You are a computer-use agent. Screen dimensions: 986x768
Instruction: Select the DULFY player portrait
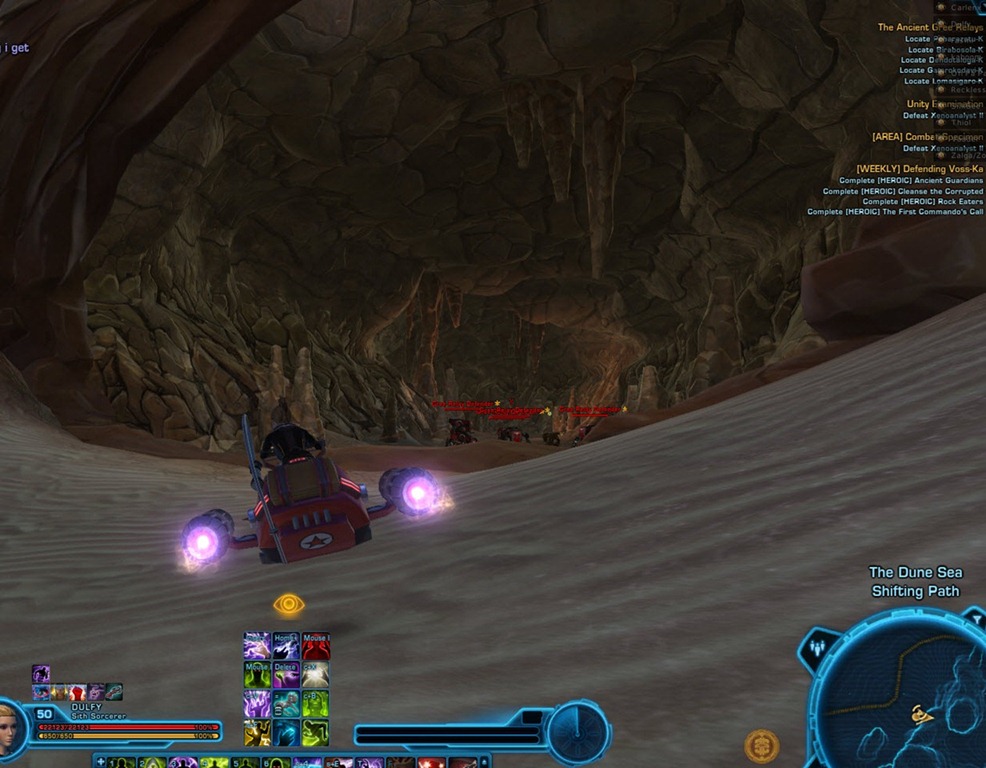click(11, 726)
